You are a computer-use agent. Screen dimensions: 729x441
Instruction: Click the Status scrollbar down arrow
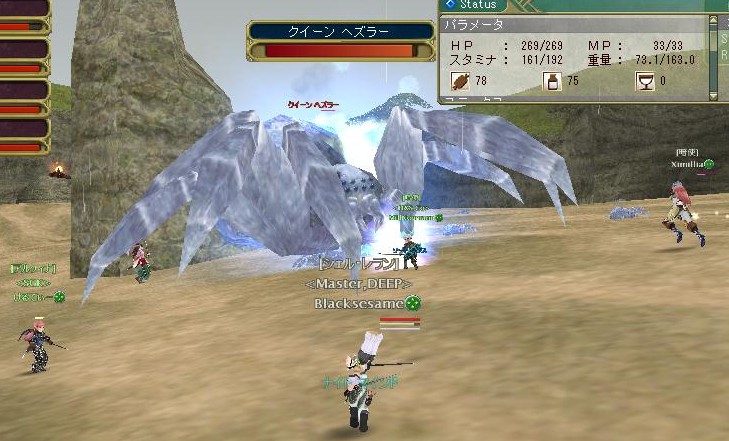[x=713, y=94]
